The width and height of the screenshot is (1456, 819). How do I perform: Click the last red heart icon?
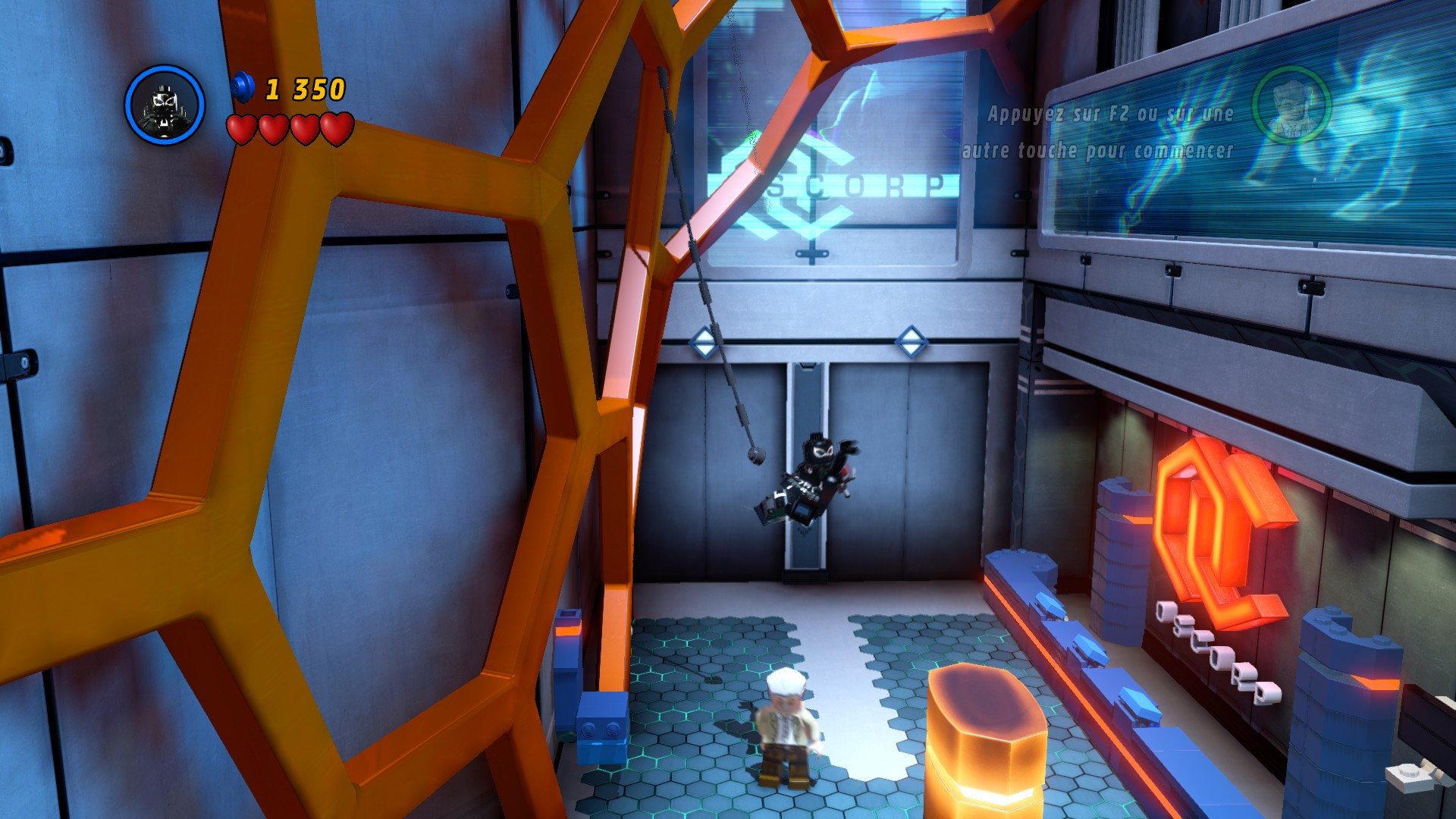tap(334, 127)
